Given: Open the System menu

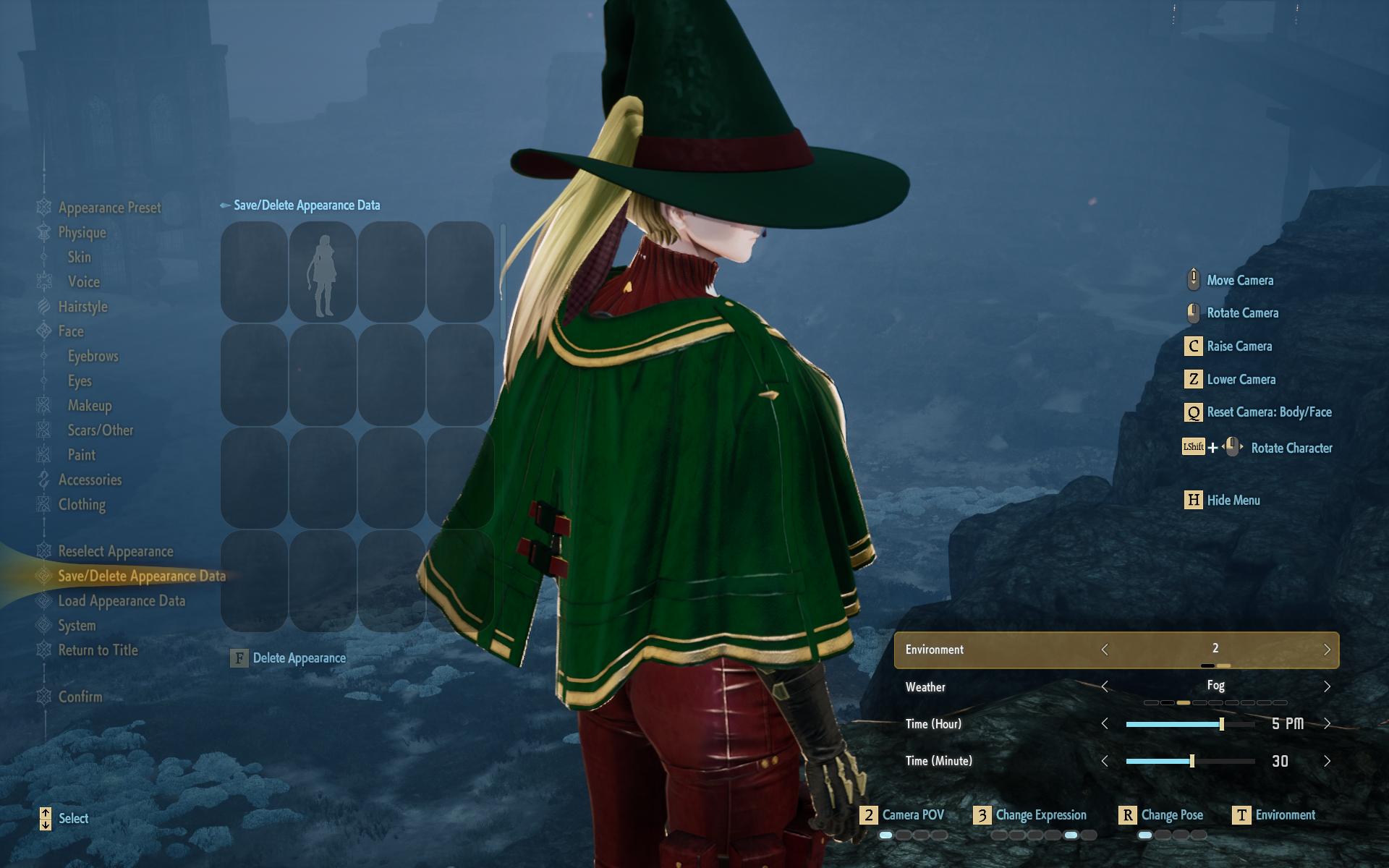Looking at the screenshot, I should coord(77,625).
